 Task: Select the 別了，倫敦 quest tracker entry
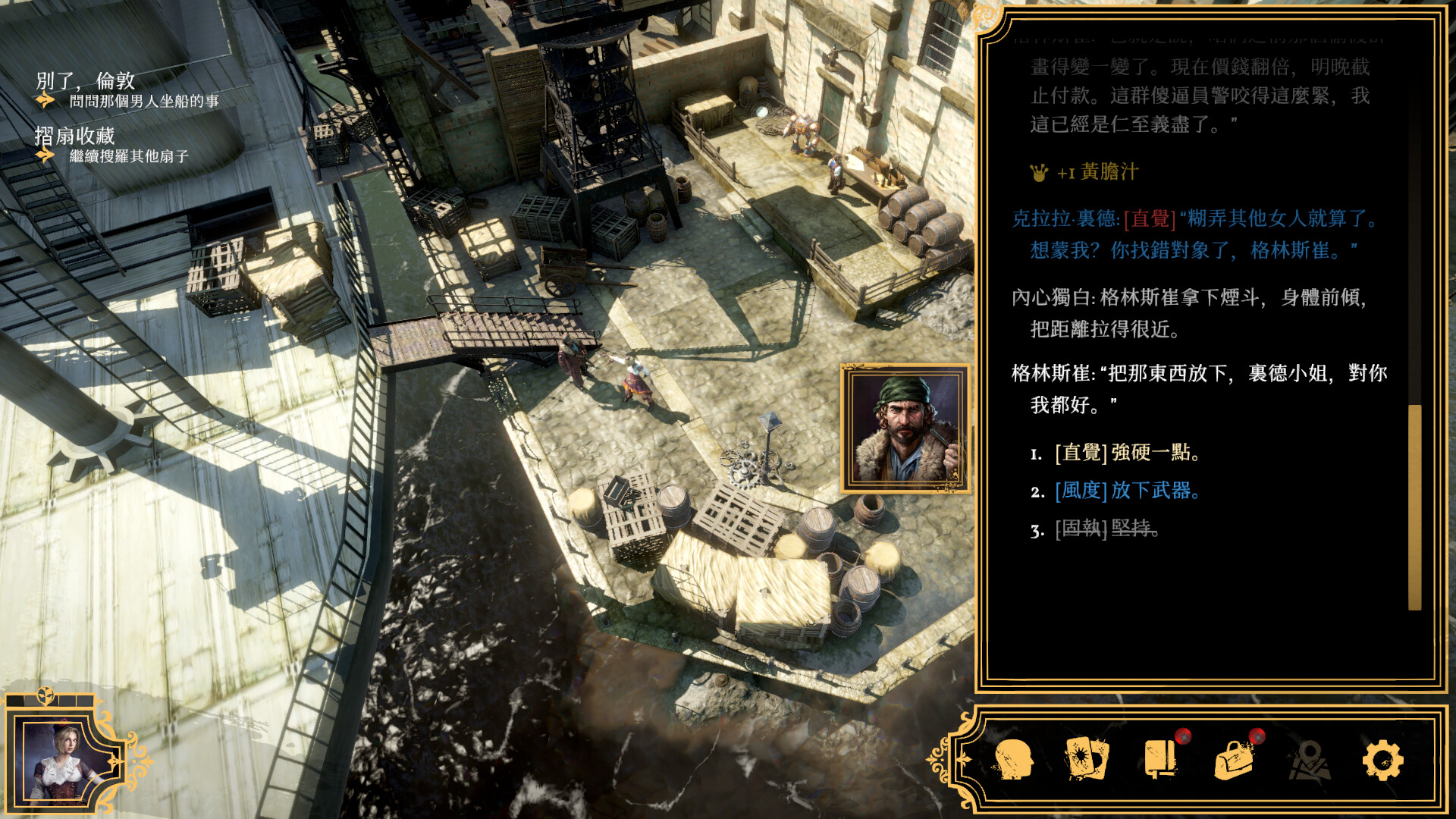[x=86, y=81]
